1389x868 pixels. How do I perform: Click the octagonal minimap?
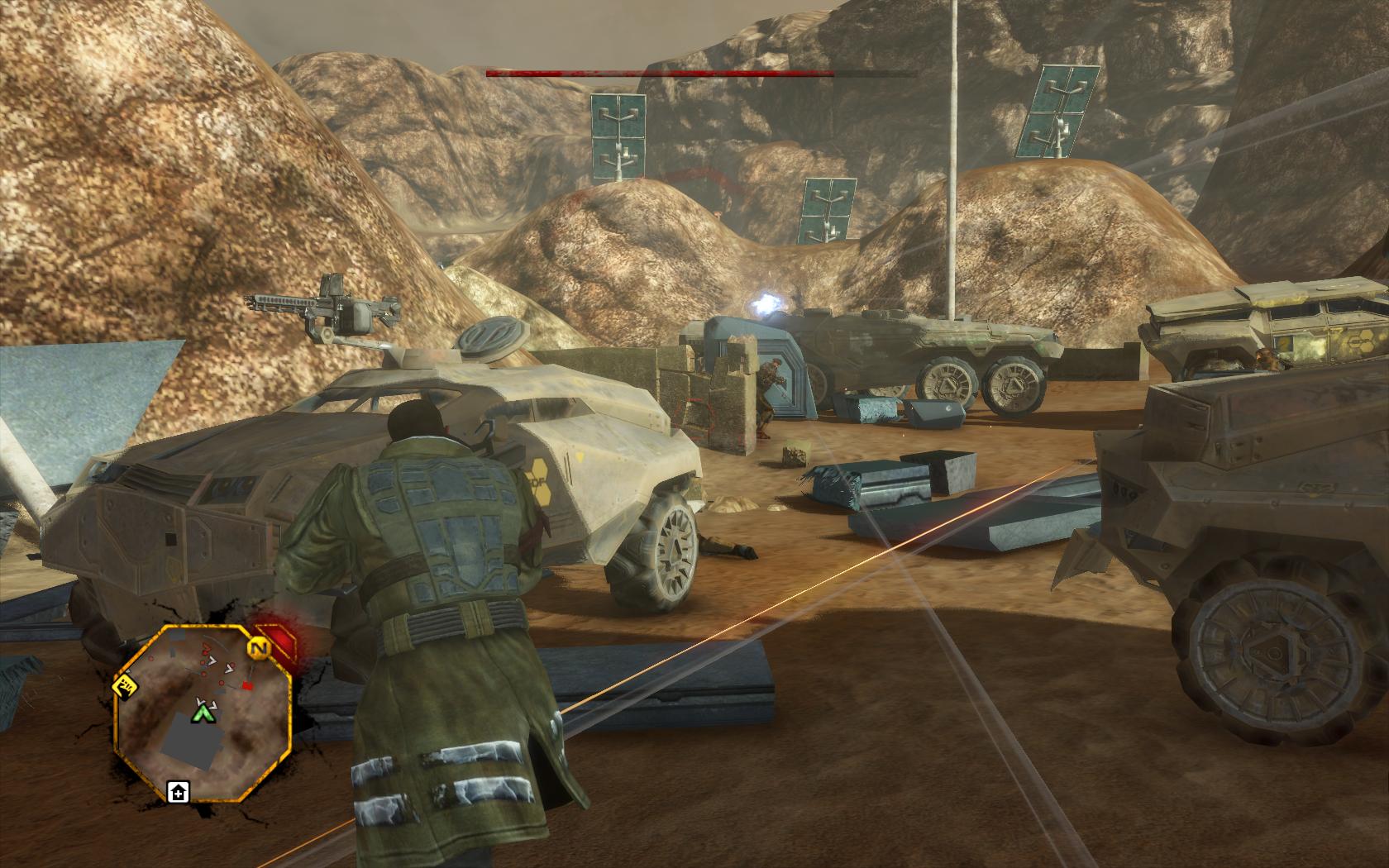tap(204, 713)
